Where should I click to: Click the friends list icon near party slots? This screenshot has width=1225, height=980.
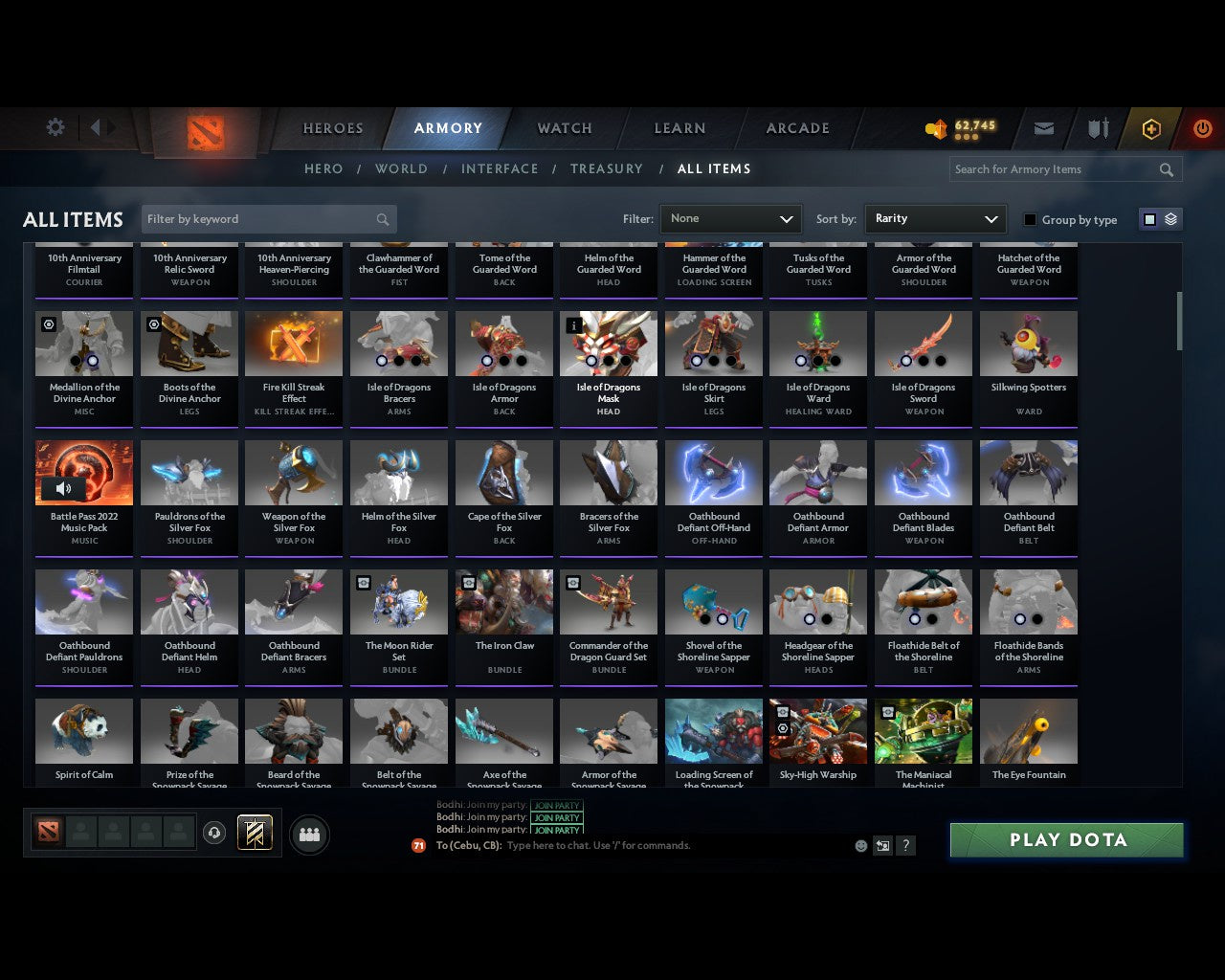pos(309,835)
